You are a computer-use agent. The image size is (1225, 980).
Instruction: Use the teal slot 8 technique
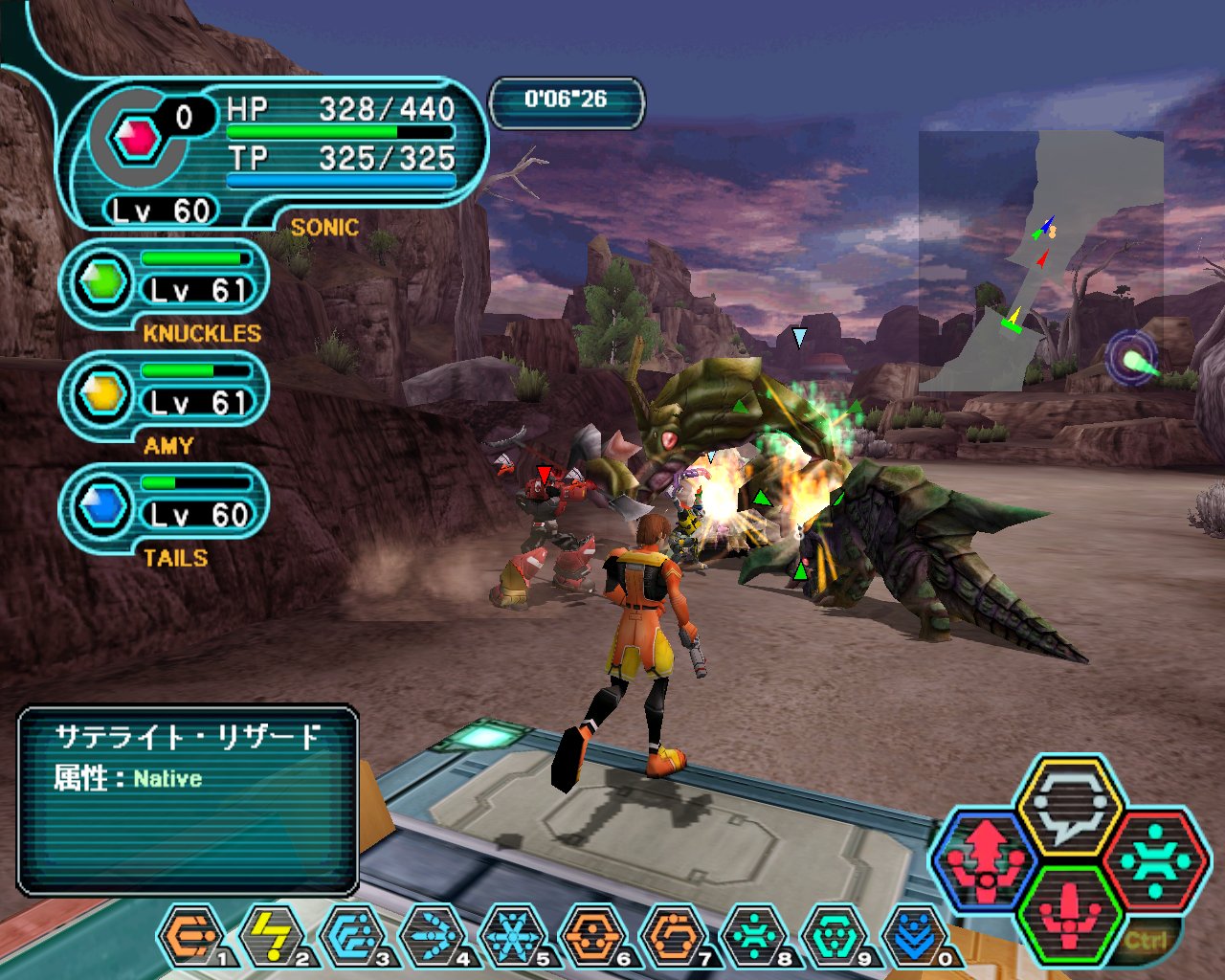pos(753,935)
